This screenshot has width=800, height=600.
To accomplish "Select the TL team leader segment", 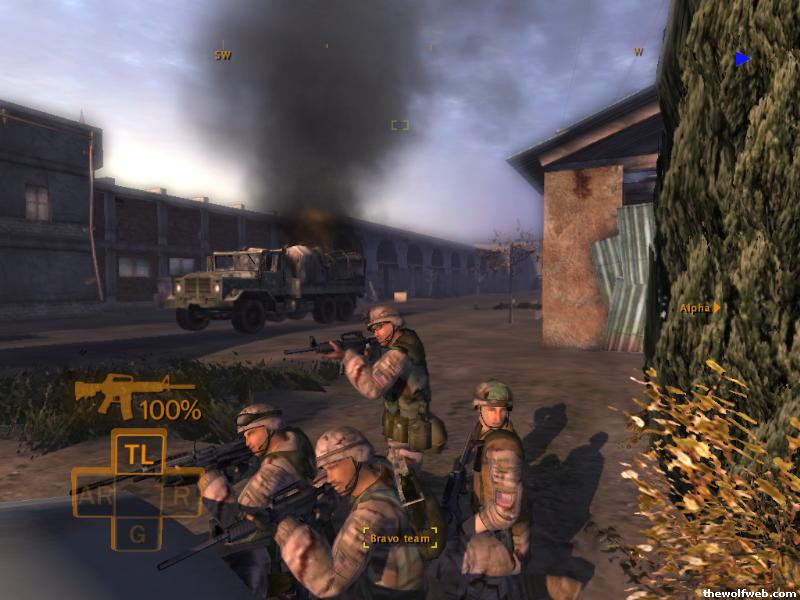I will (x=137, y=453).
